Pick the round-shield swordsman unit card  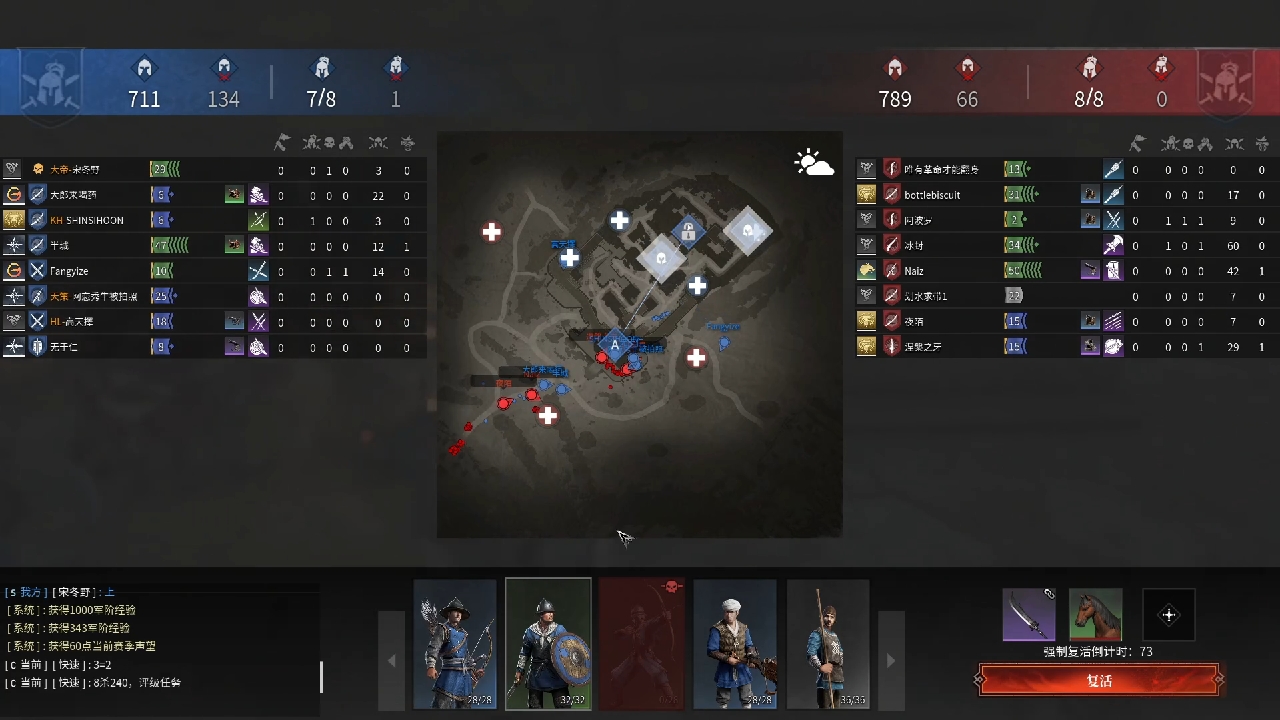(548, 644)
